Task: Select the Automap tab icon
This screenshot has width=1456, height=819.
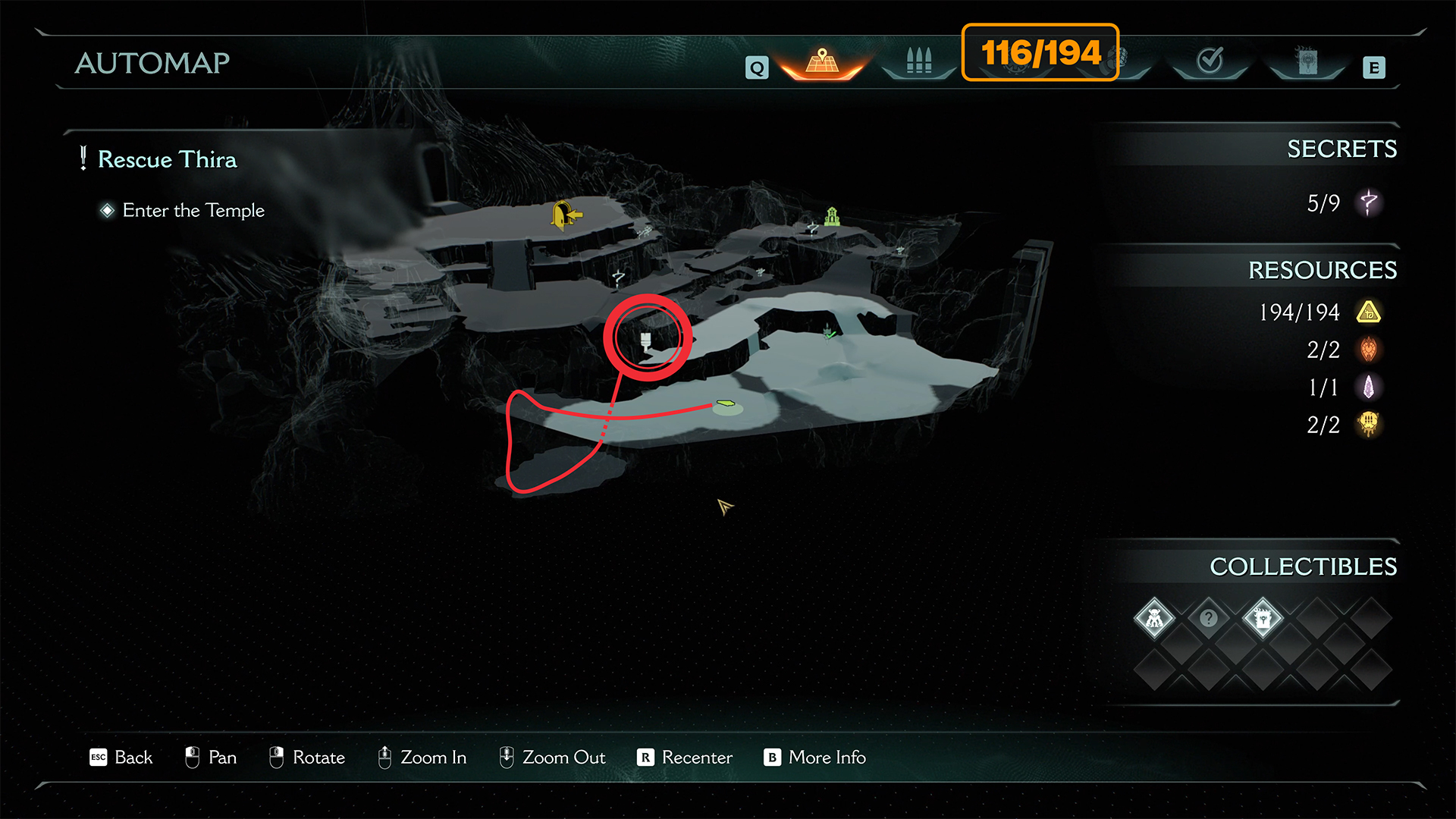Action: [x=822, y=61]
